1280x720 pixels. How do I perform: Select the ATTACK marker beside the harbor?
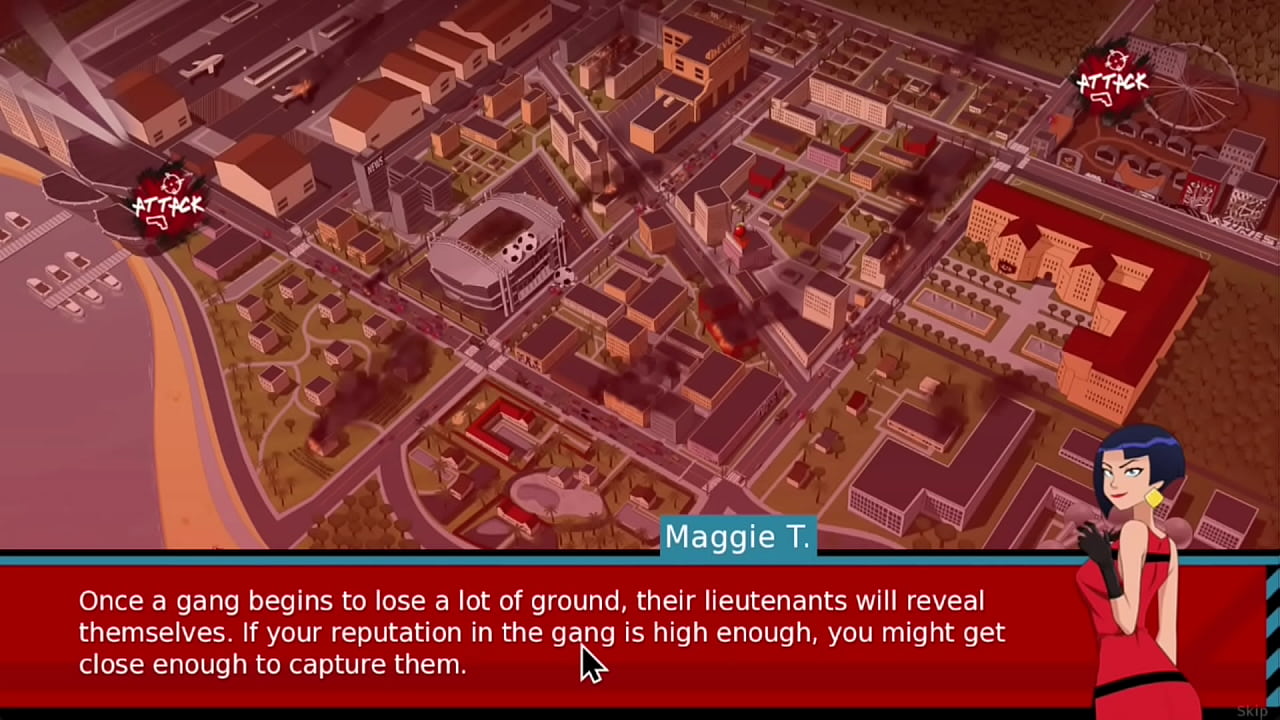click(168, 203)
